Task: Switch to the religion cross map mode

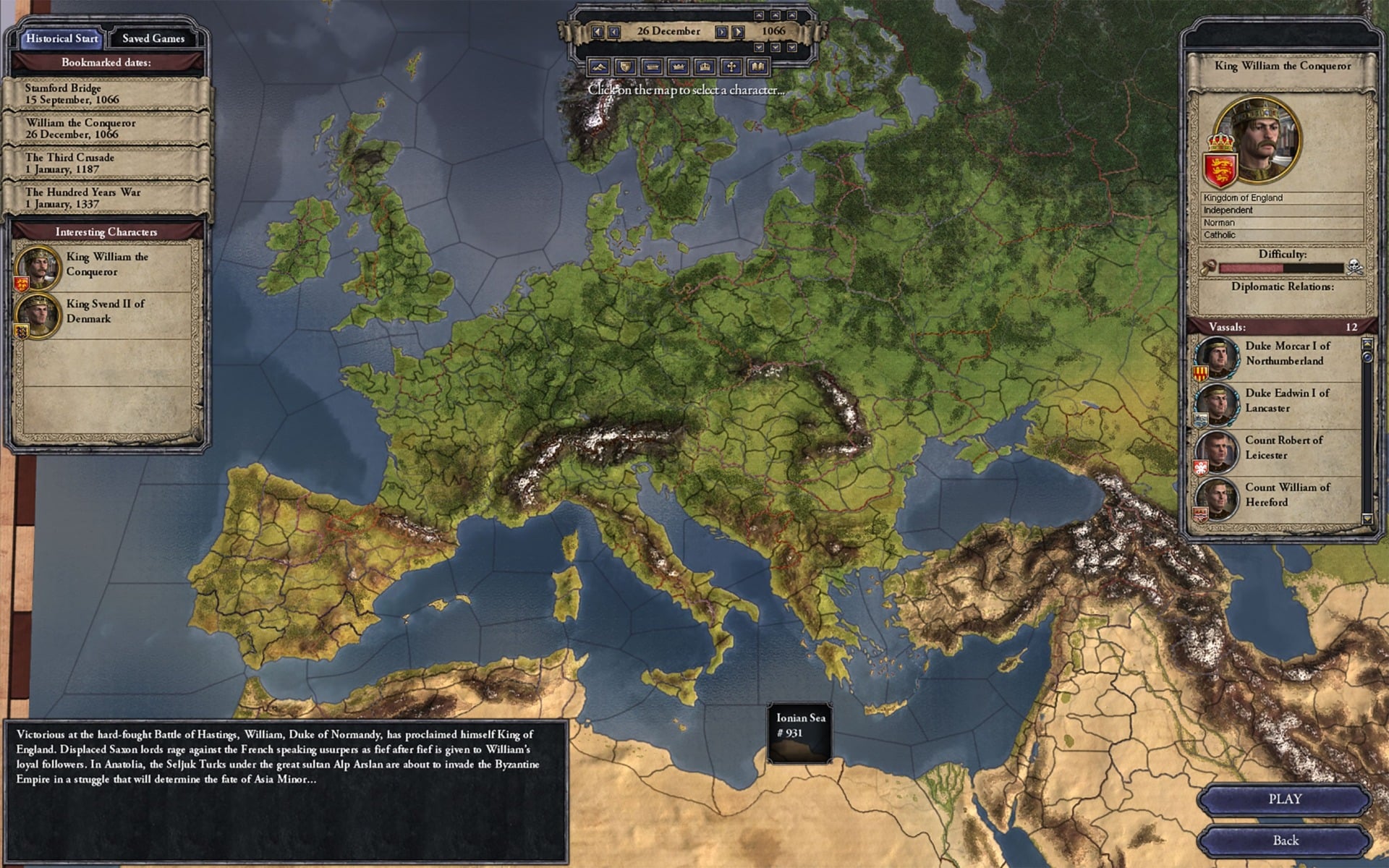Action: coord(729,67)
